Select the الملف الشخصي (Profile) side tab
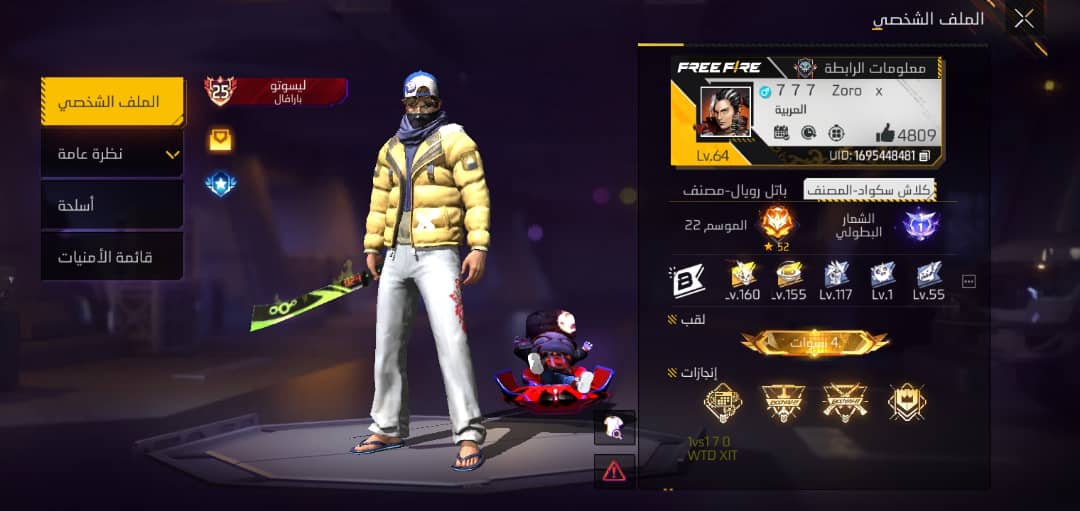This screenshot has width=1080, height=511. pyautogui.click(x=112, y=102)
